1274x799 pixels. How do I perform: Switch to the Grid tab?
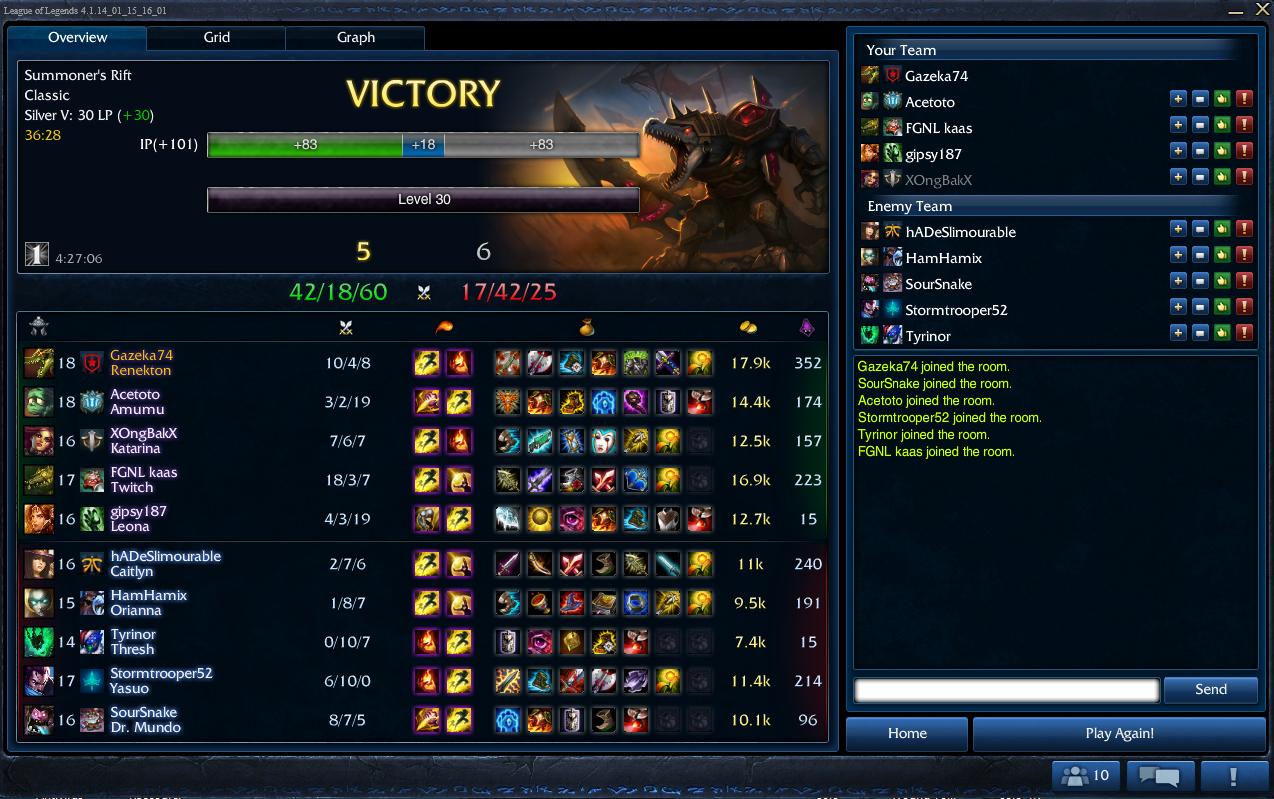(216, 38)
